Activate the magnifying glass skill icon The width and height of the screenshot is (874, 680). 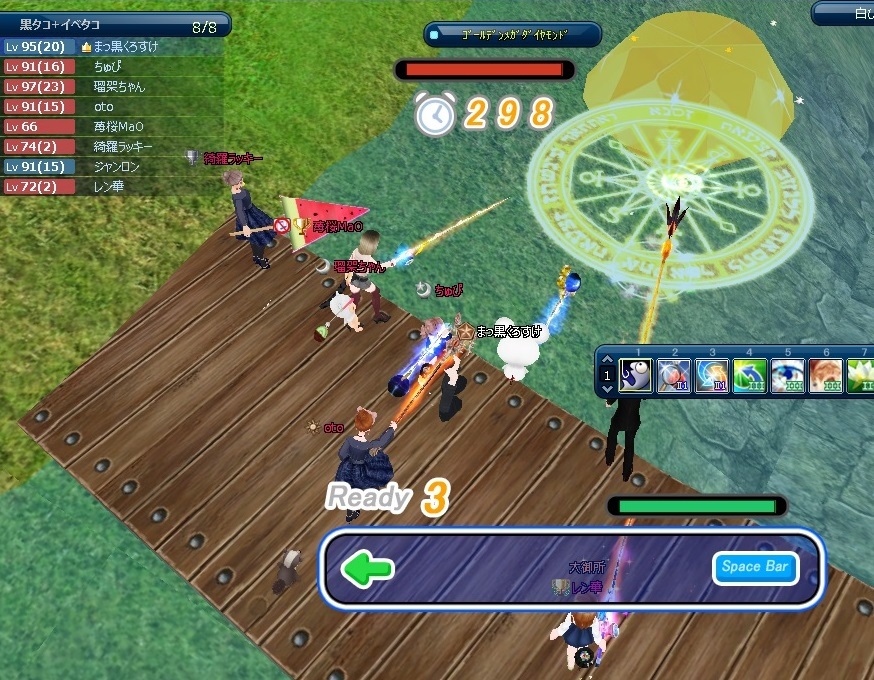pos(674,376)
